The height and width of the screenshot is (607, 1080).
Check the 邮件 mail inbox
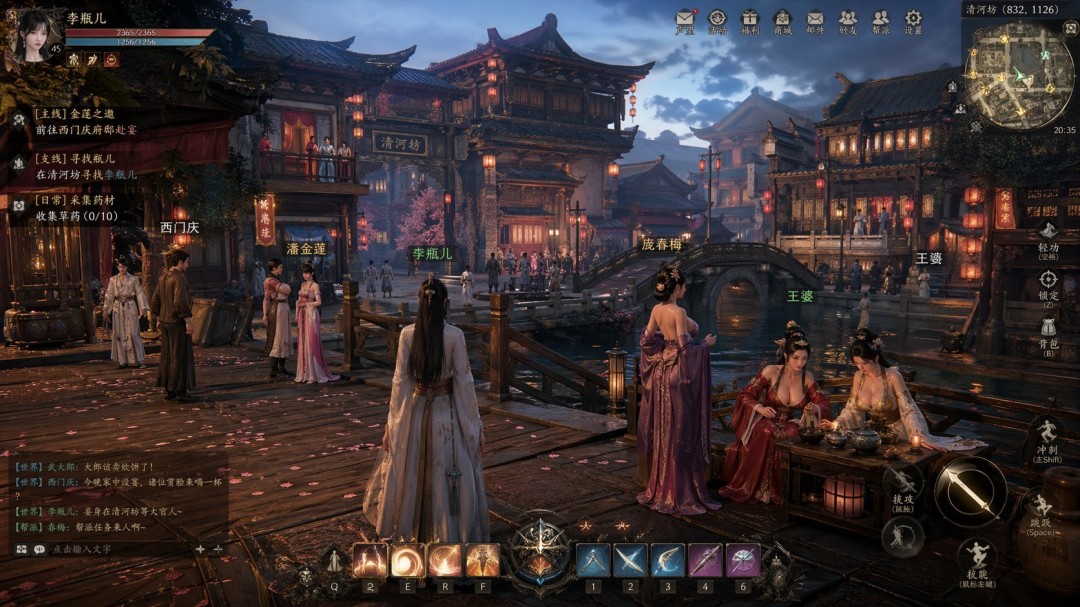point(815,20)
